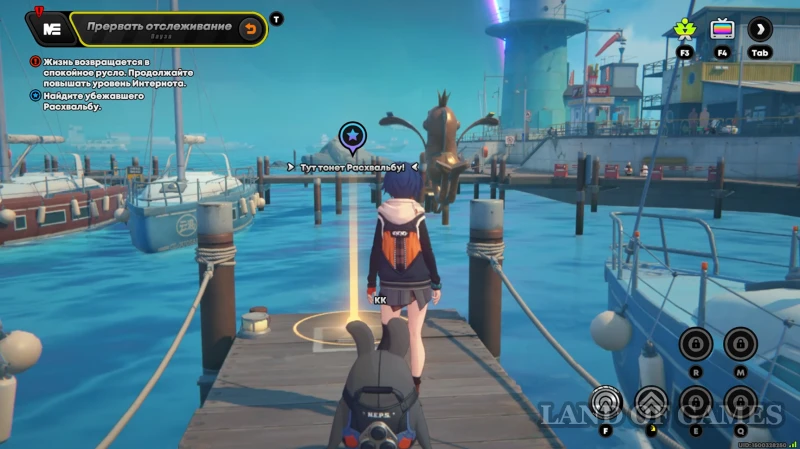The width and height of the screenshot is (800, 449).
Task: Open the rainbow TV icon
Action: [x=722, y=29]
